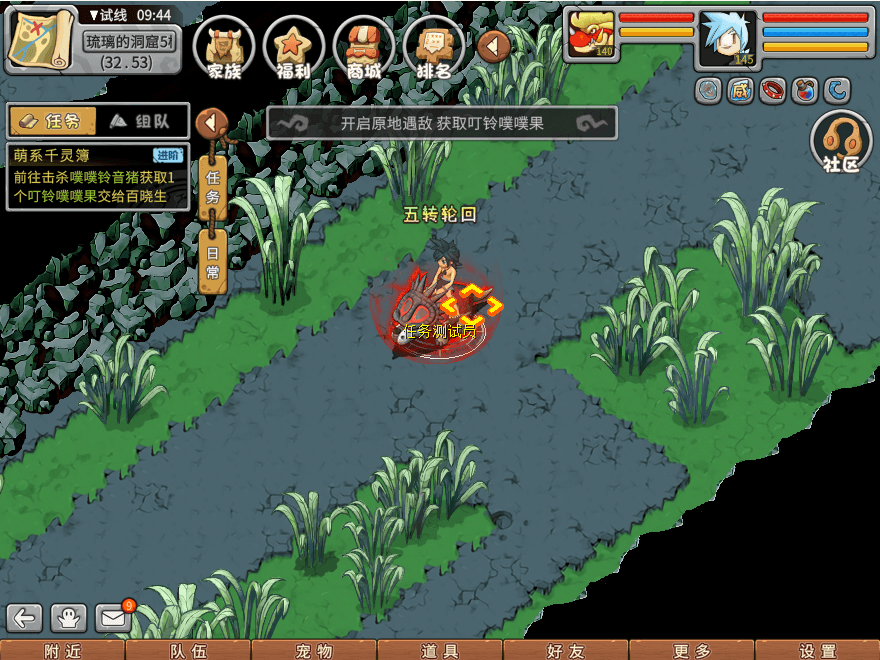
Task: Open the 设置 settings menu
Action: (818, 650)
